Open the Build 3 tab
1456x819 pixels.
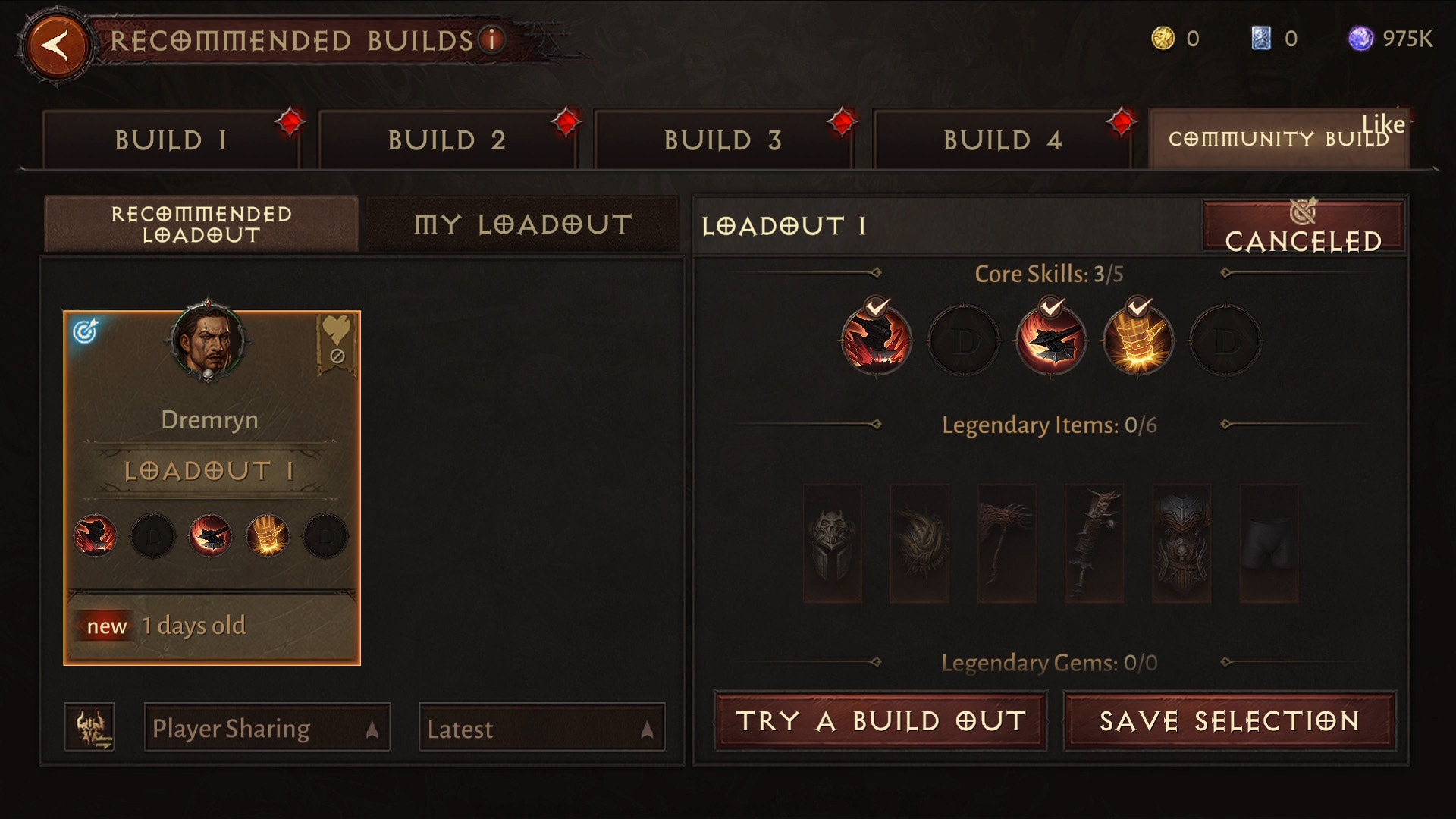723,140
